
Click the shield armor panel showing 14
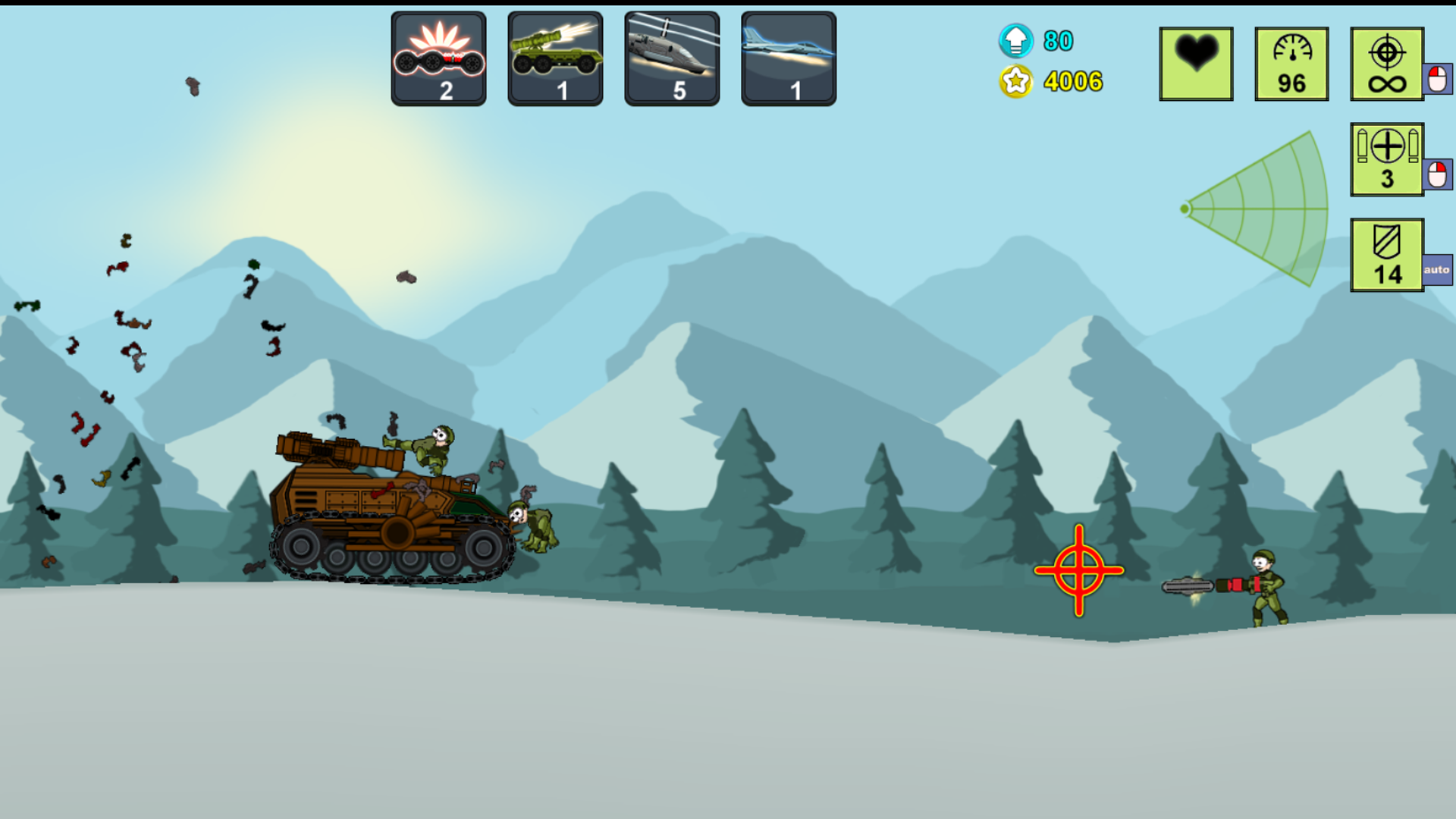tap(1387, 253)
